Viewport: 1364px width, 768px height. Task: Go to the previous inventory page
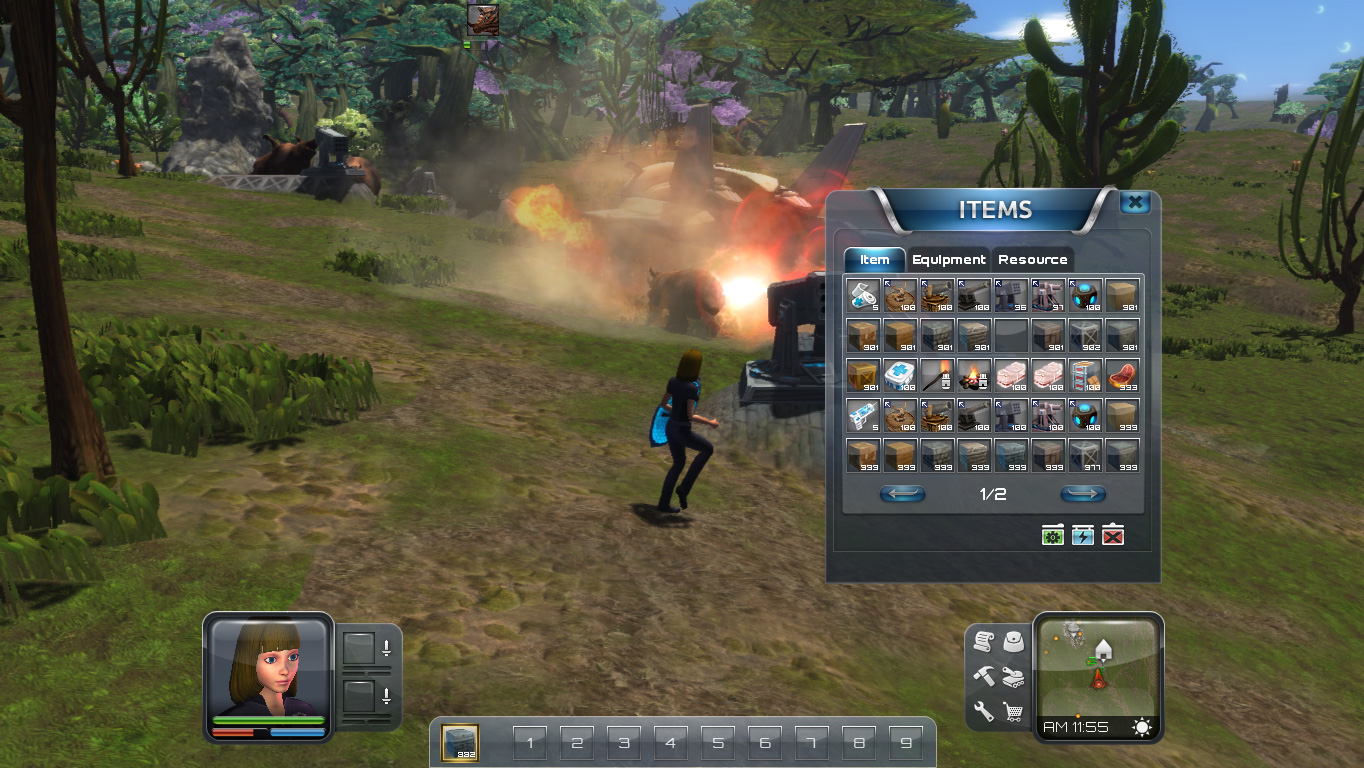902,494
